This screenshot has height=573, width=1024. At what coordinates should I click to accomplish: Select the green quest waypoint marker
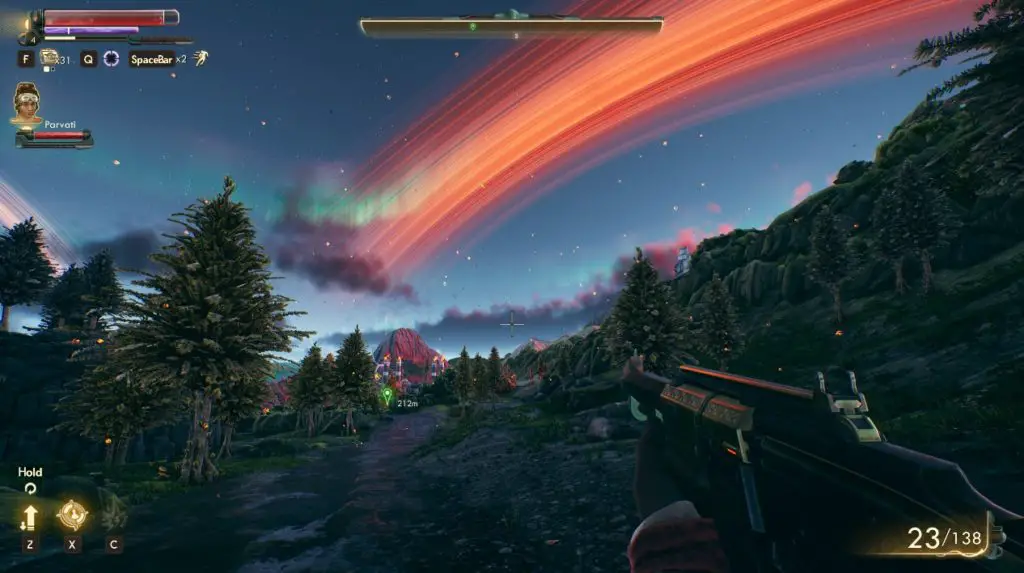[387, 396]
